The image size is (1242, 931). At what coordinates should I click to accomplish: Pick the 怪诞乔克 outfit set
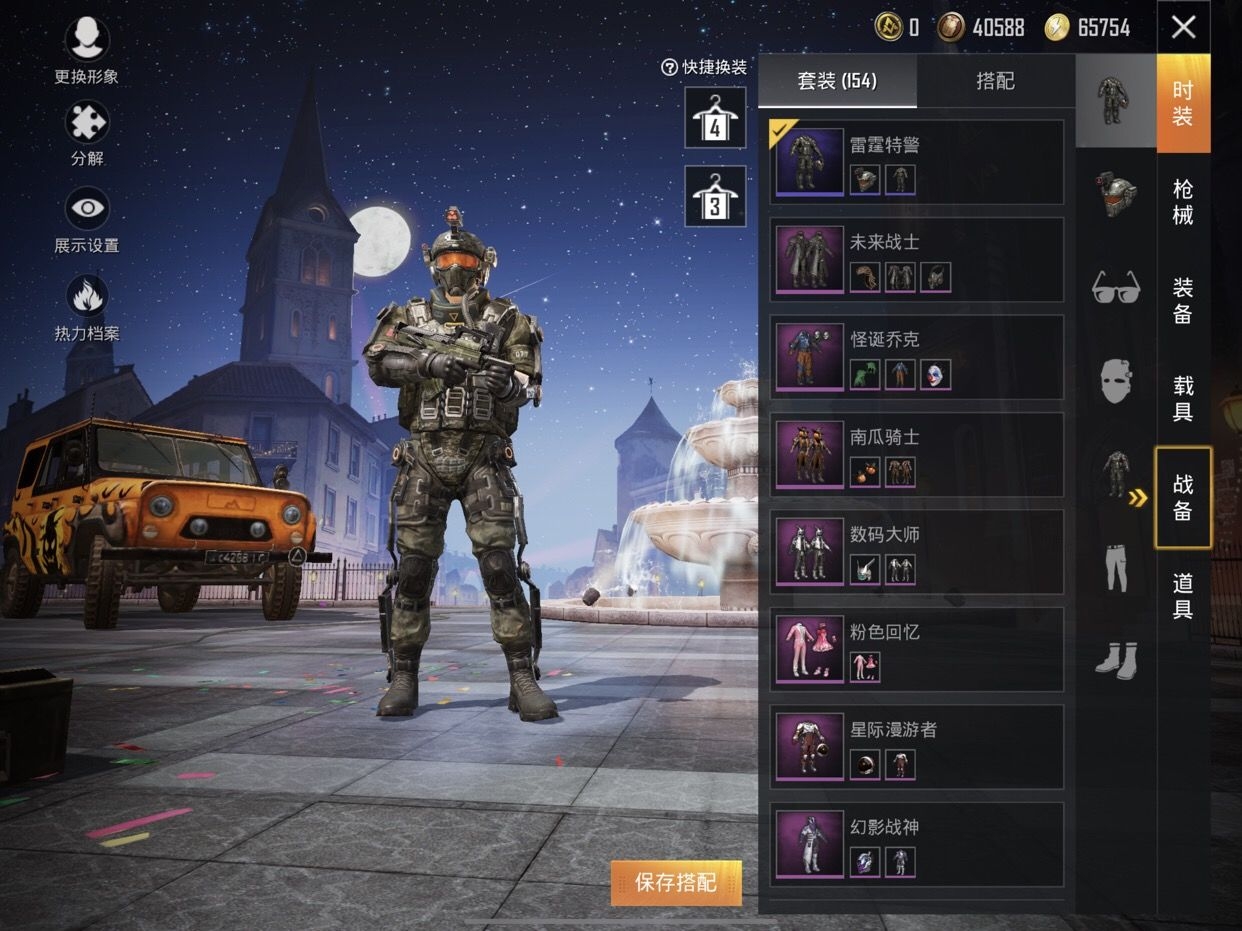(x=916, y=357)
